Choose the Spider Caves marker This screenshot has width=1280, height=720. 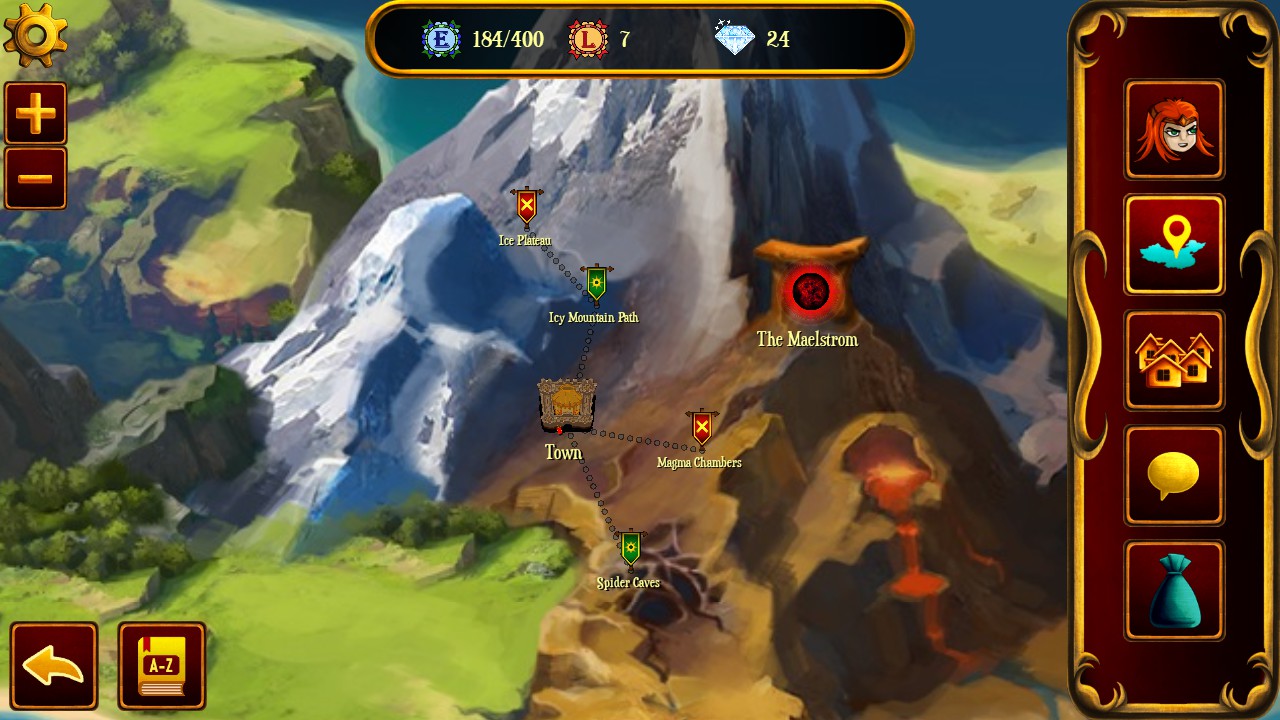(x=630, y=549)
